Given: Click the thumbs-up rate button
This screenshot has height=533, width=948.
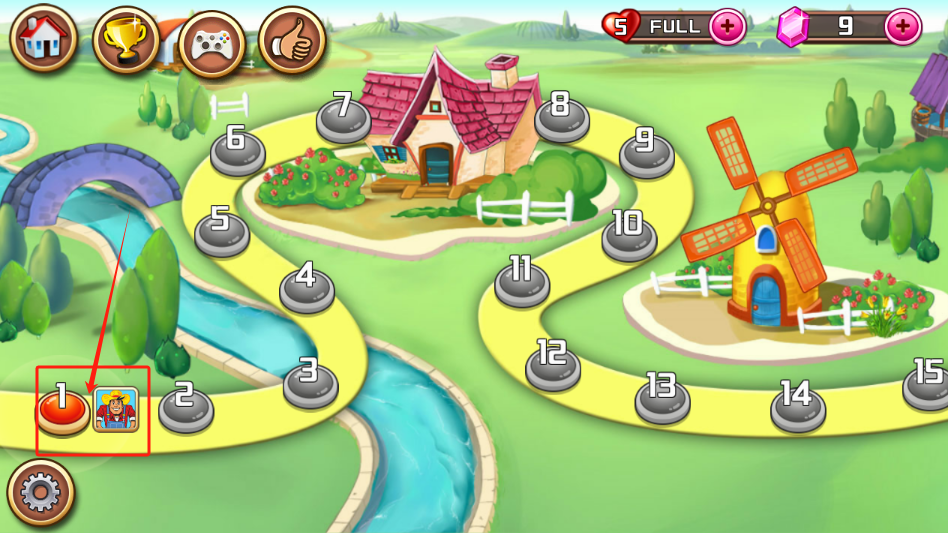Looking at the screenshot, I should (292, 42).
